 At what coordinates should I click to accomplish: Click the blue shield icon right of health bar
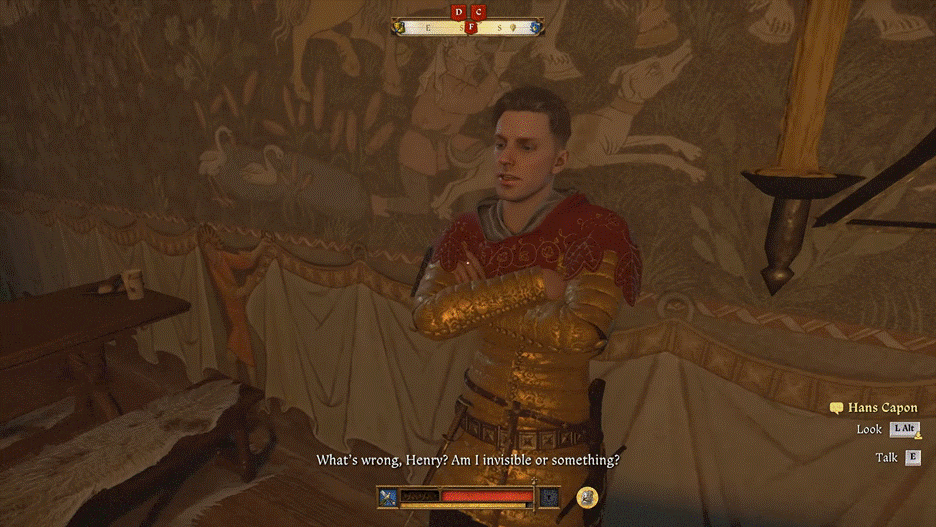click(548, 496)
